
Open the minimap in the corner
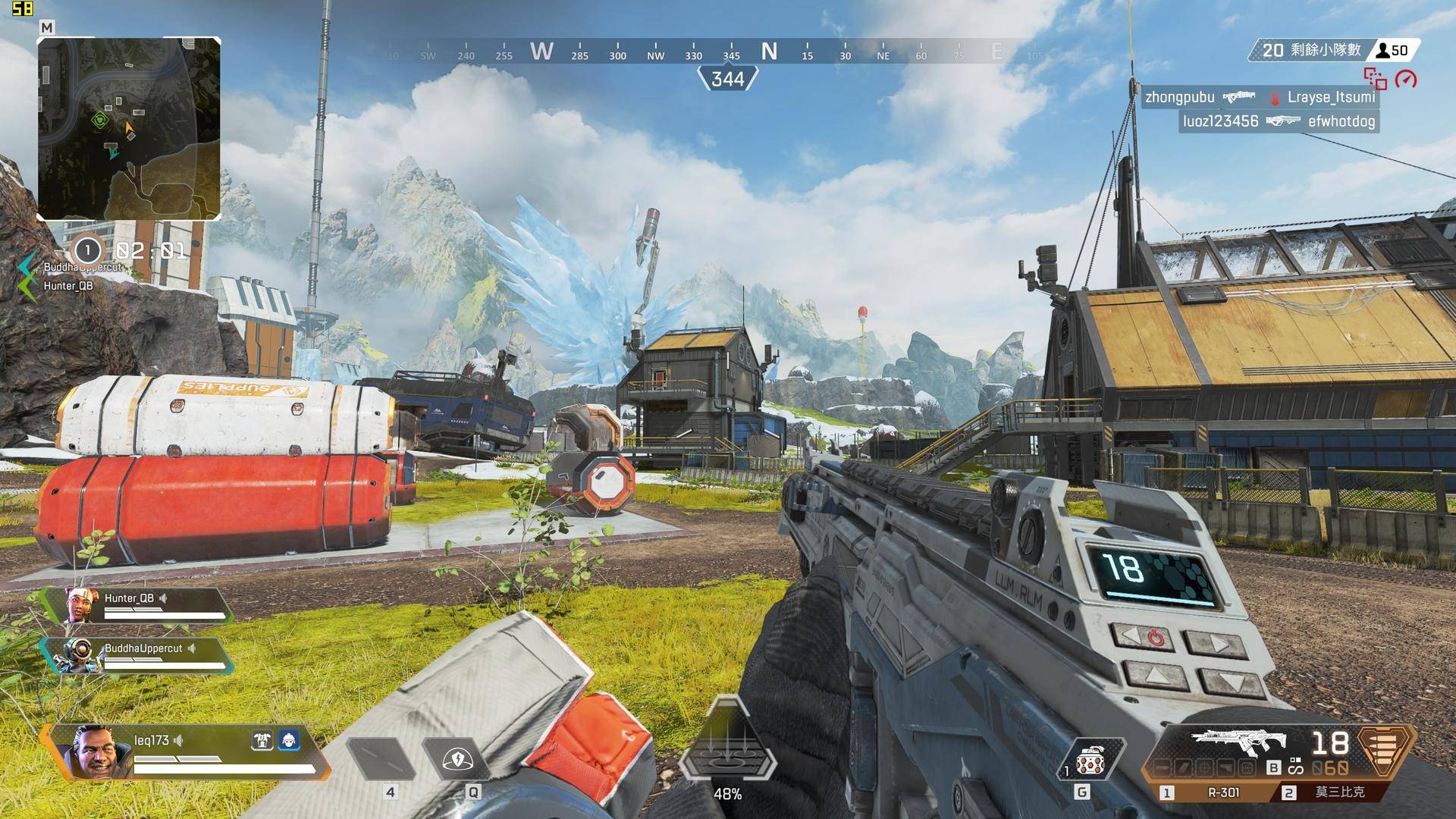pos(129,128)
